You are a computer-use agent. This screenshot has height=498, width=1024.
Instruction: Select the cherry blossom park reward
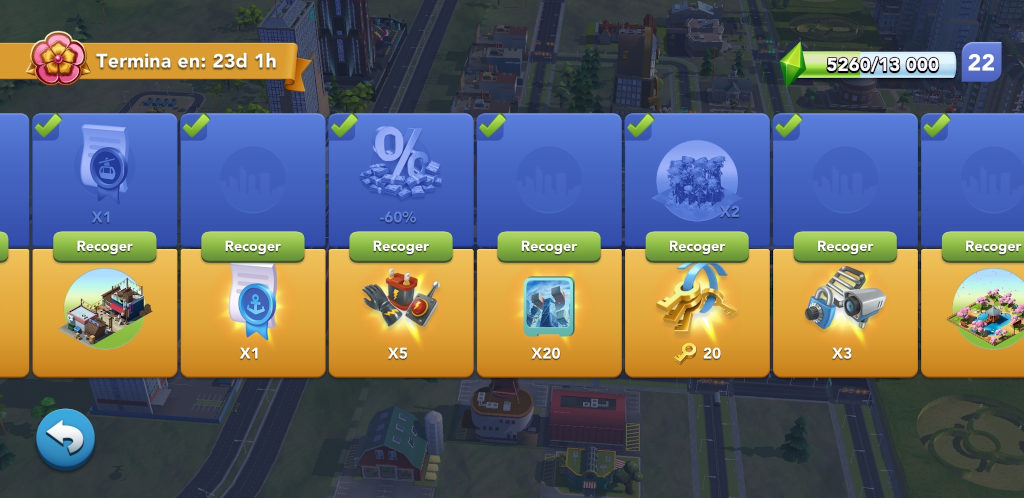(x=985, y=308)
